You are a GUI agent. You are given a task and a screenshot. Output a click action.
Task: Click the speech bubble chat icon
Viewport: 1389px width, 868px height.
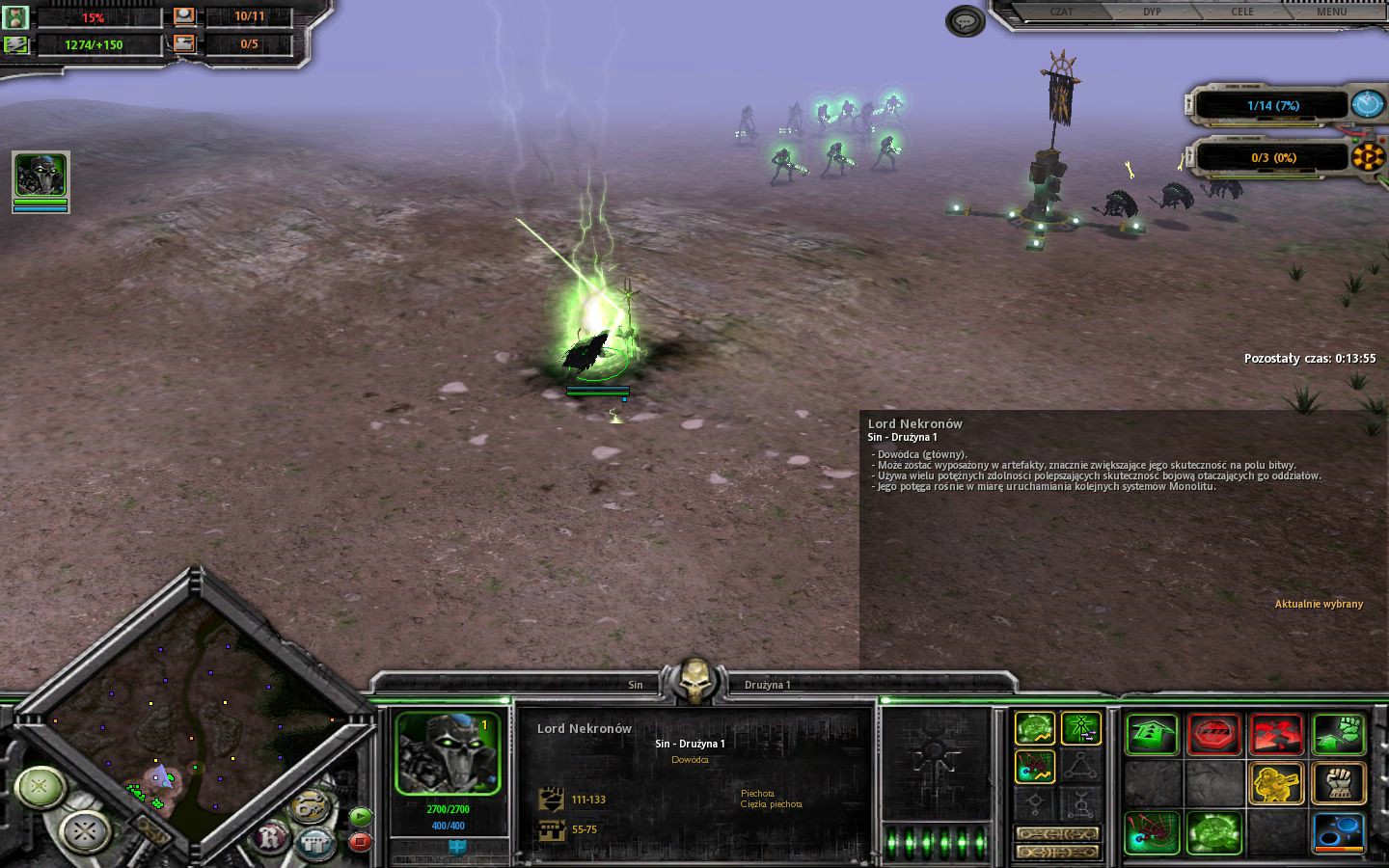coord(965,20)
